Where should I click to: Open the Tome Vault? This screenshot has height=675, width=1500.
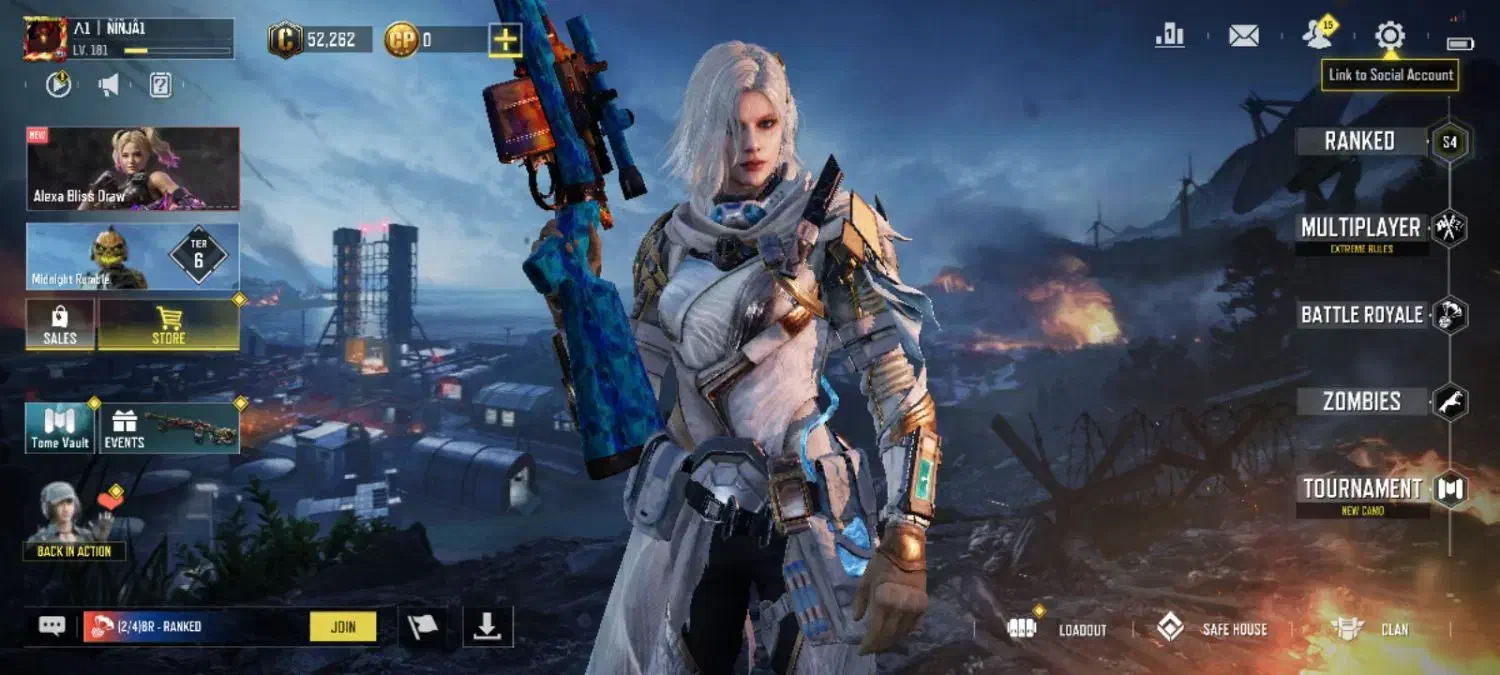coord(60,427)
